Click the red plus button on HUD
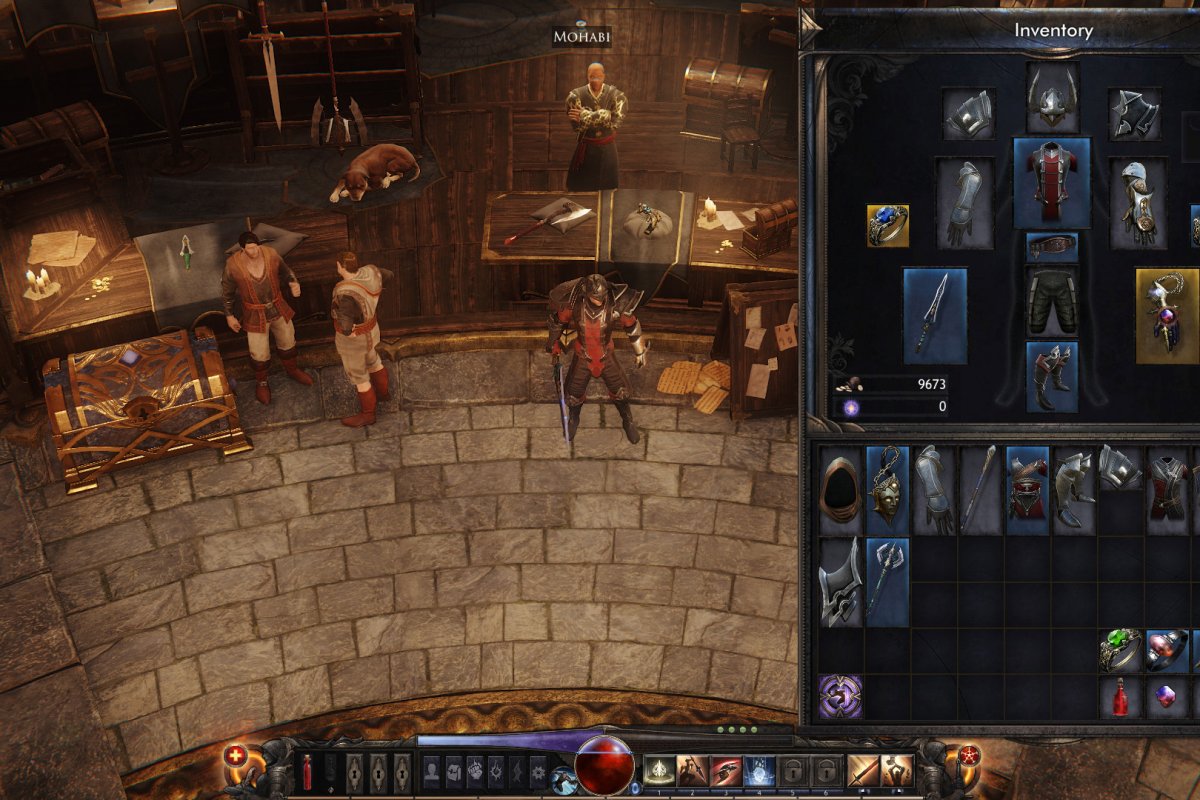 (x=236, y=757)
